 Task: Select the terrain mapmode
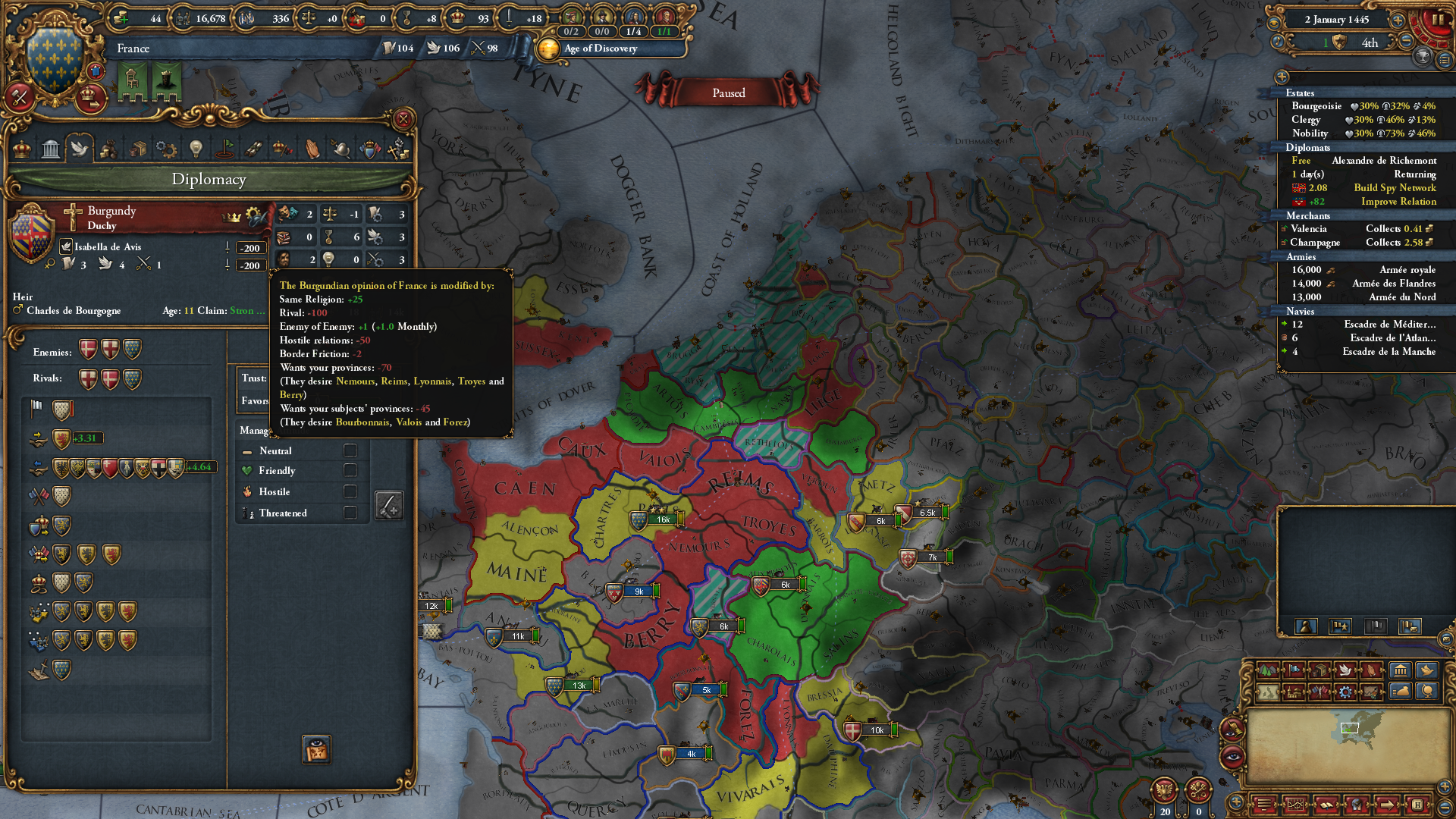1267,670
